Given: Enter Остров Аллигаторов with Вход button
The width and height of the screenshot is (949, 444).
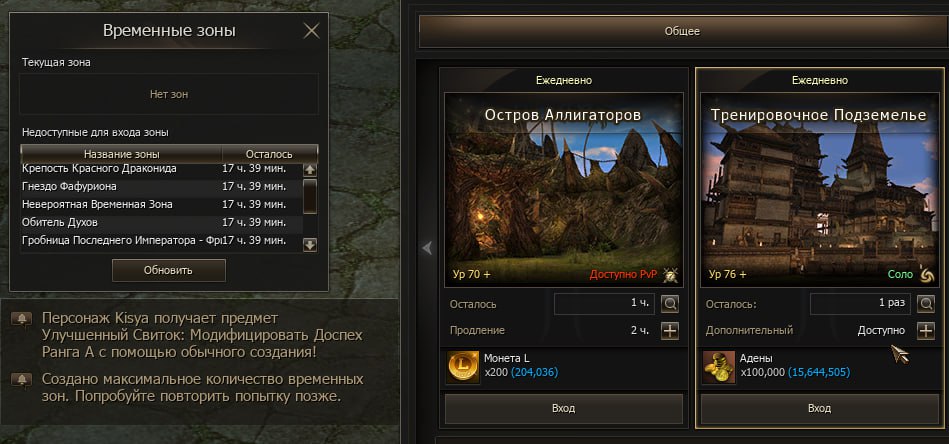Looking at the screenshot, I should coord(563,408).
